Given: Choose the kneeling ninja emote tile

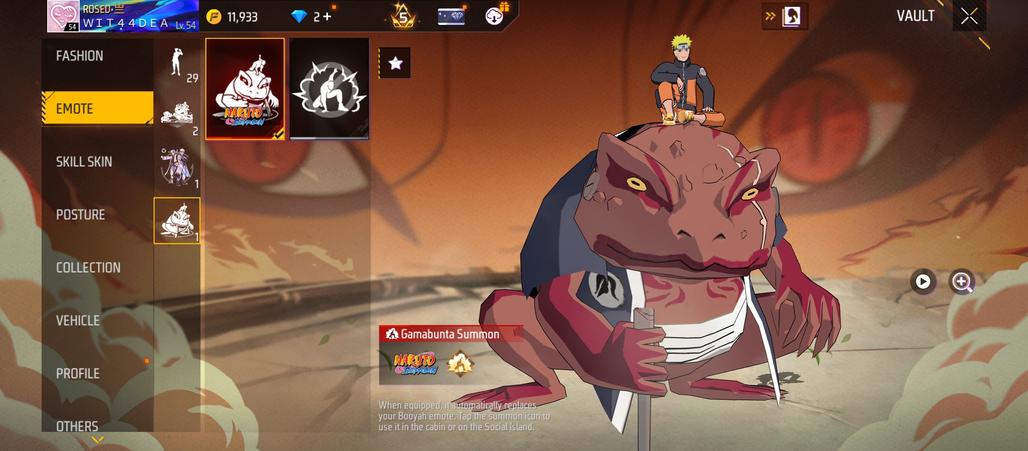Looking at the screenshot, I should (329, 89).
